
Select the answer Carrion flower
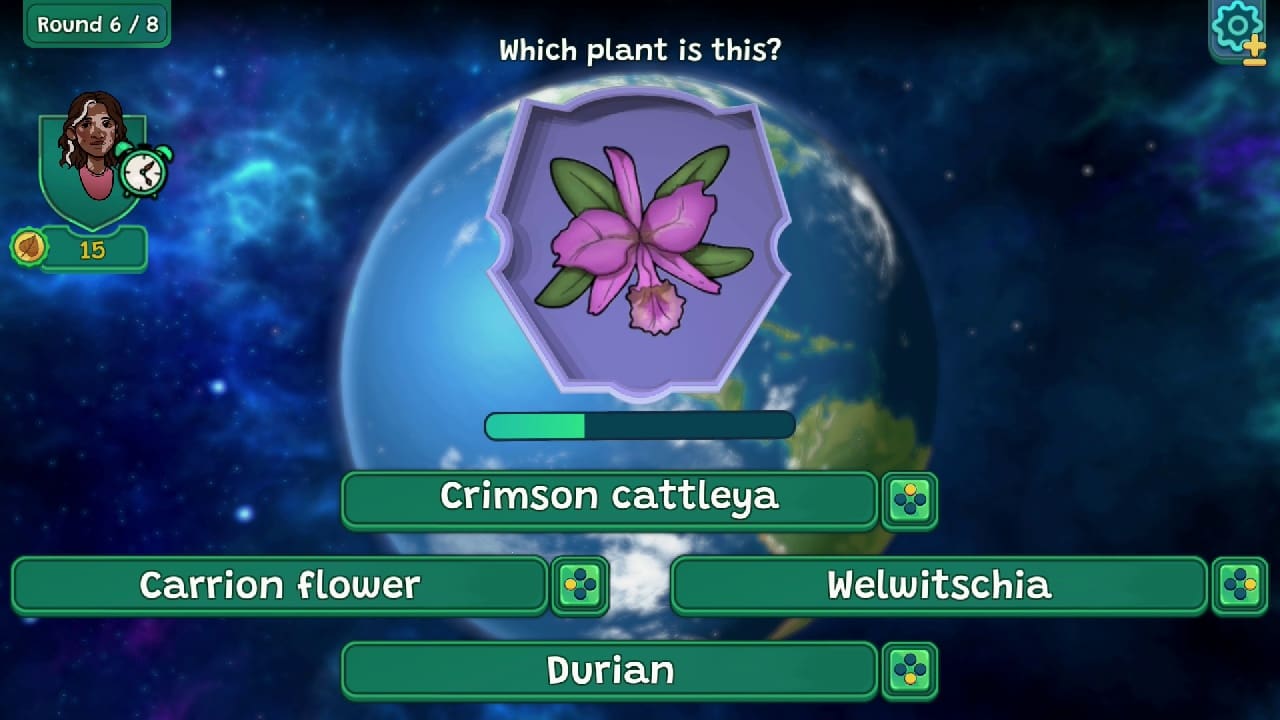(280, 585)
